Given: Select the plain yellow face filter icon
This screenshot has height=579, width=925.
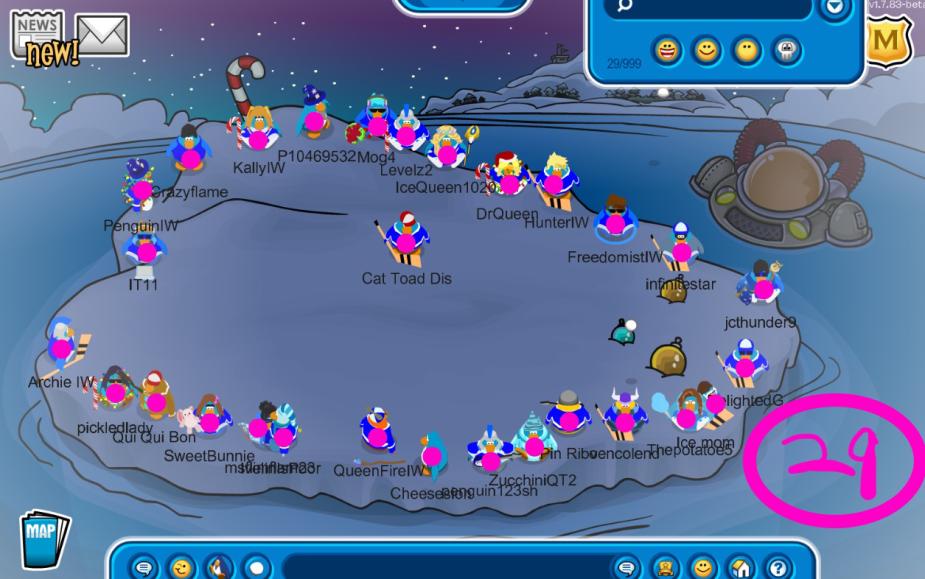Looking at the screenshot, I should coord(747,52).
